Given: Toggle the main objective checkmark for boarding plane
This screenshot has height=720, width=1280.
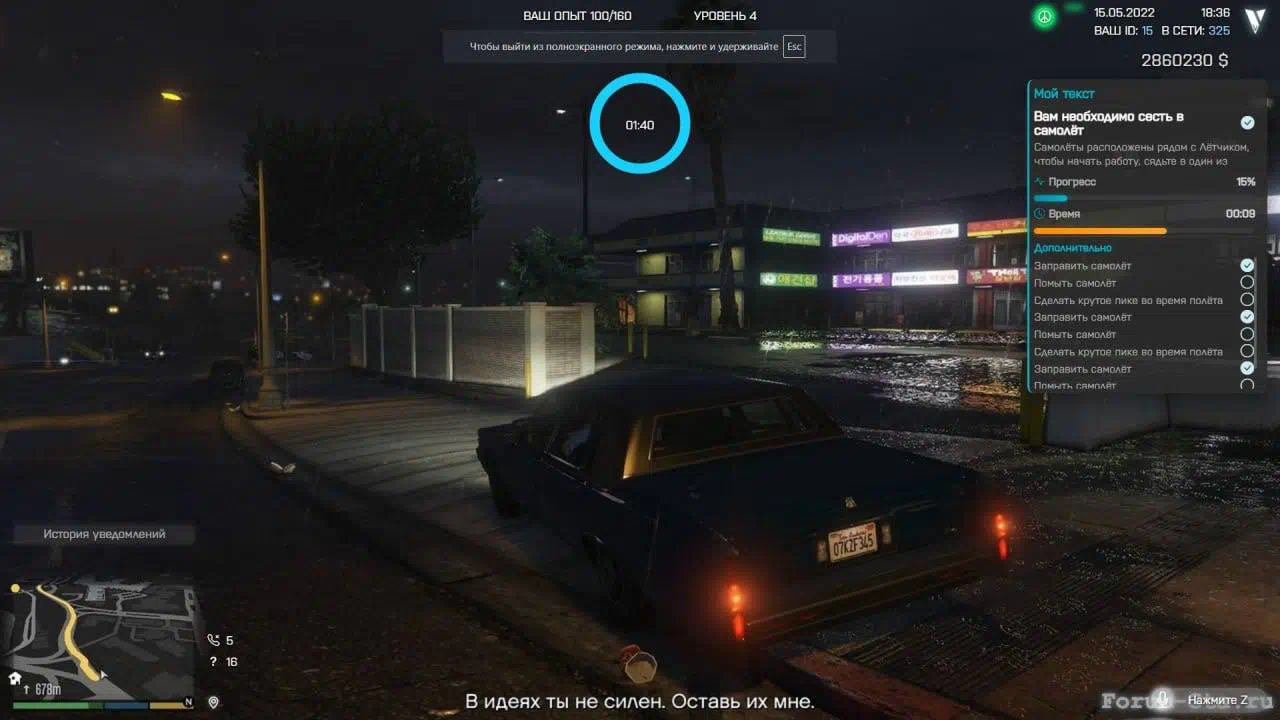Looking at the screenshot, I should click(x=1247, y=122).
